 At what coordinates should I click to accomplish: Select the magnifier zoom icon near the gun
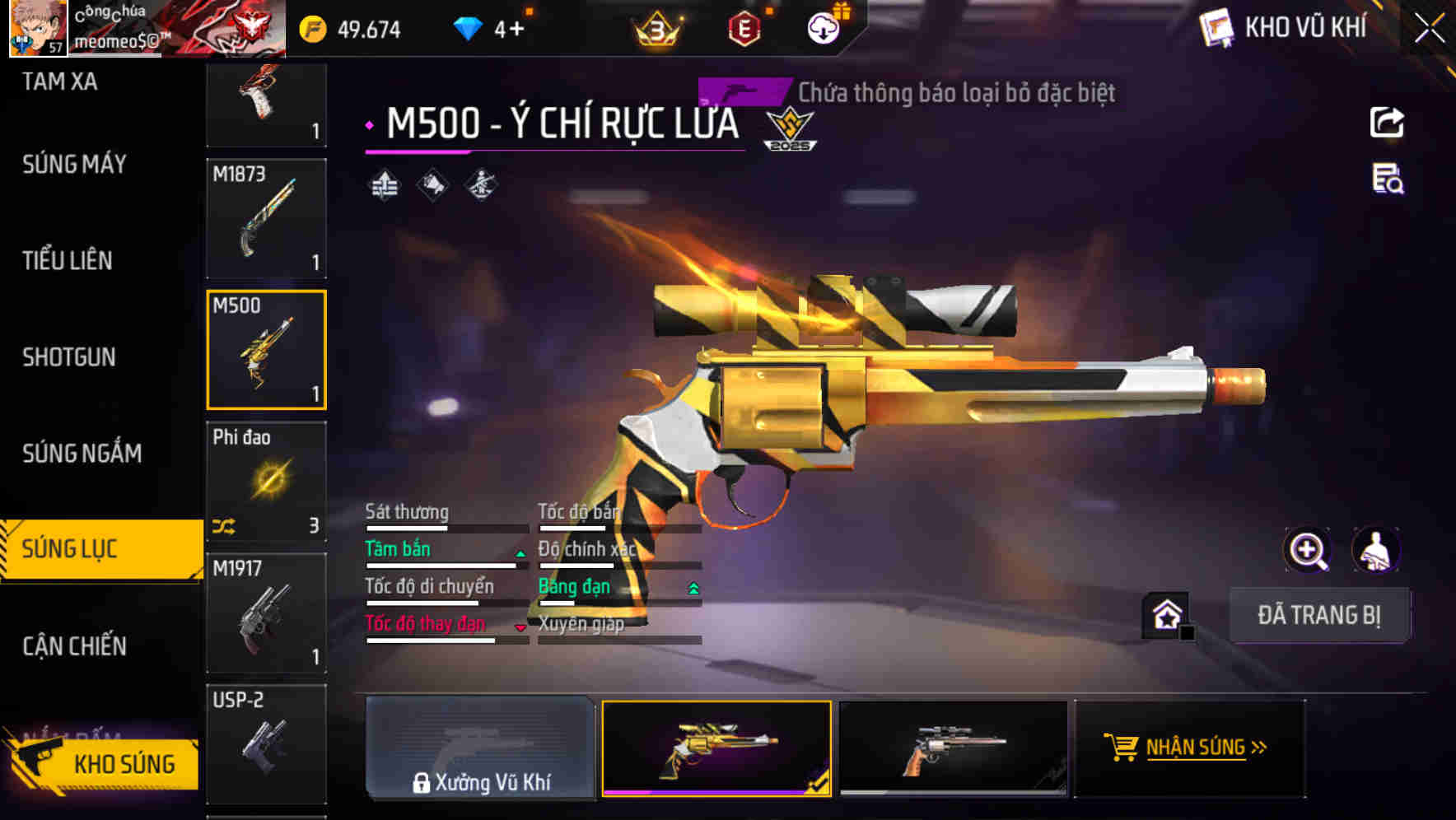[1308, 550]
